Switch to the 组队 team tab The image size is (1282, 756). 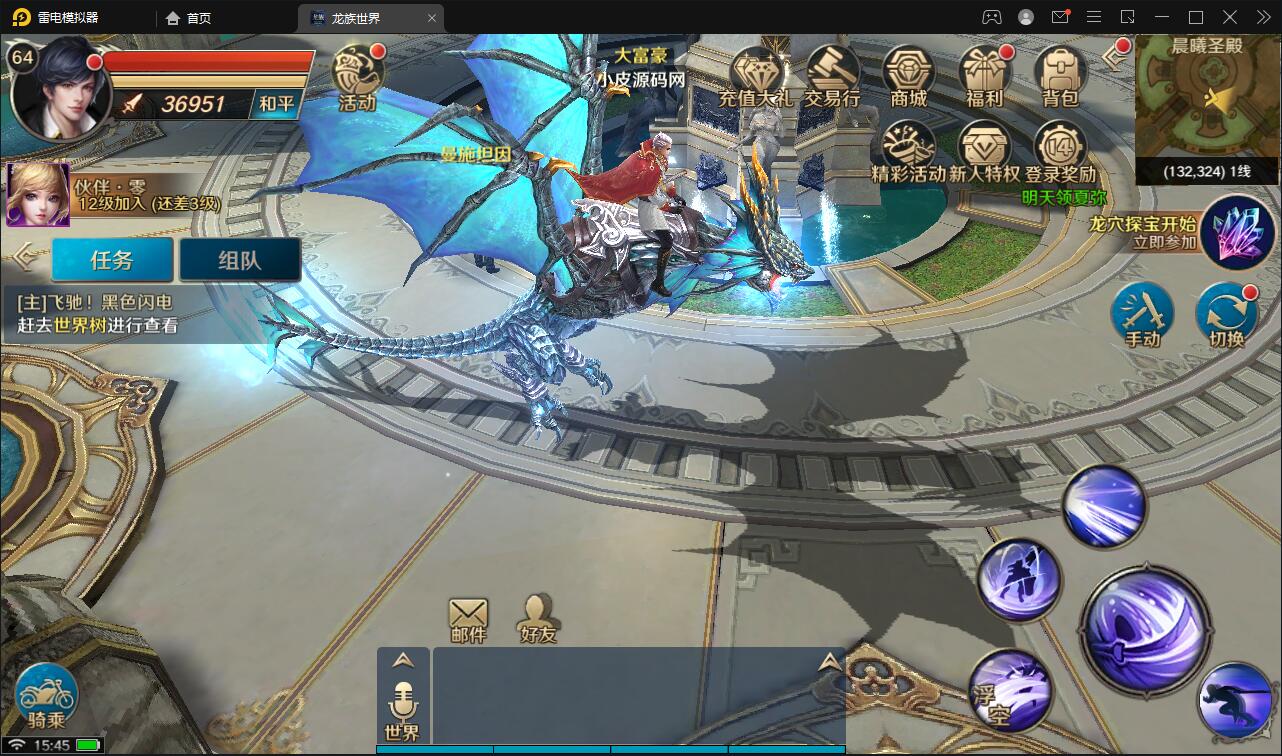pyautogui.click(x=240, y=260)
